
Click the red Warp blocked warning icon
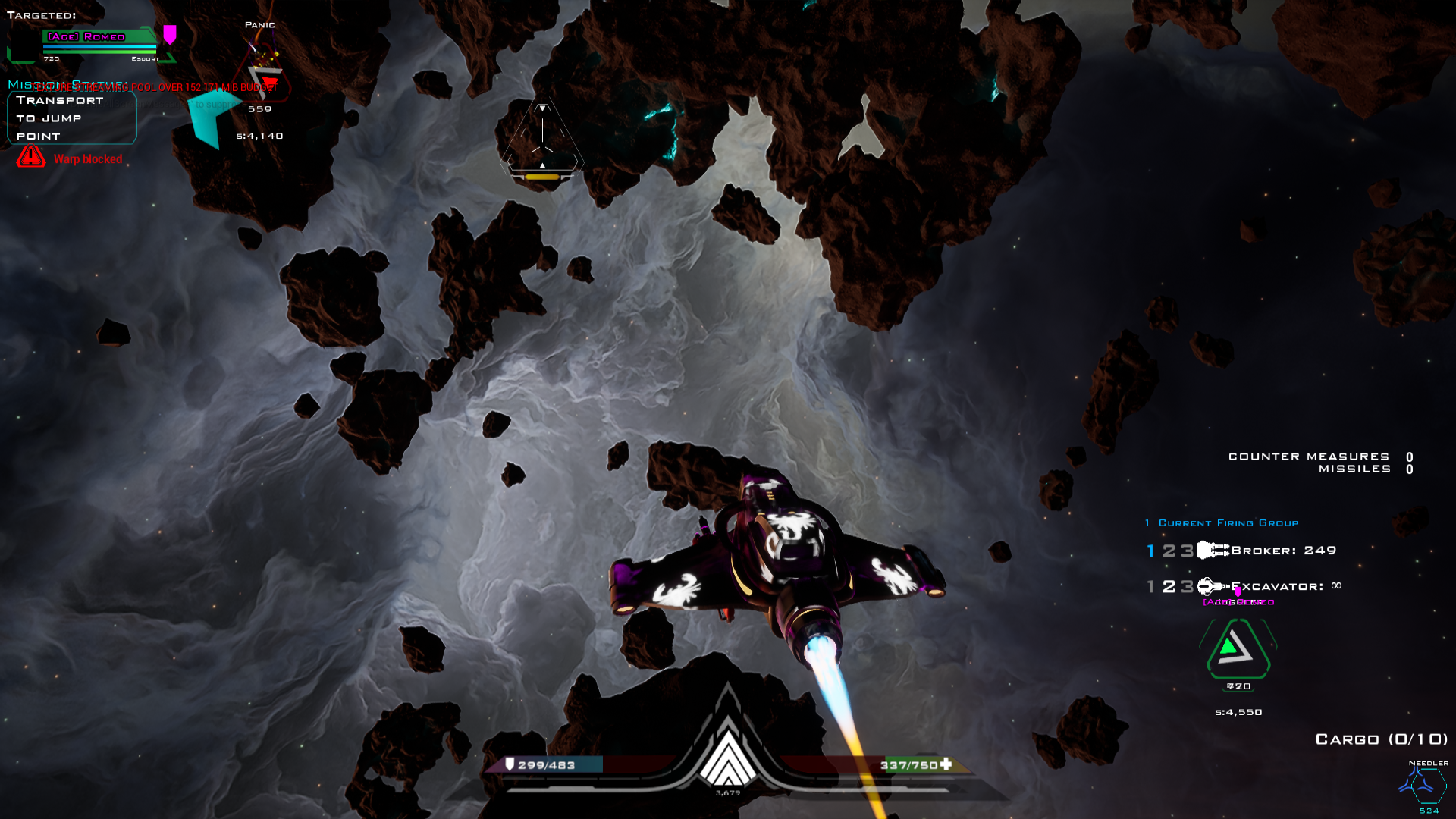(x=29, y=158)
